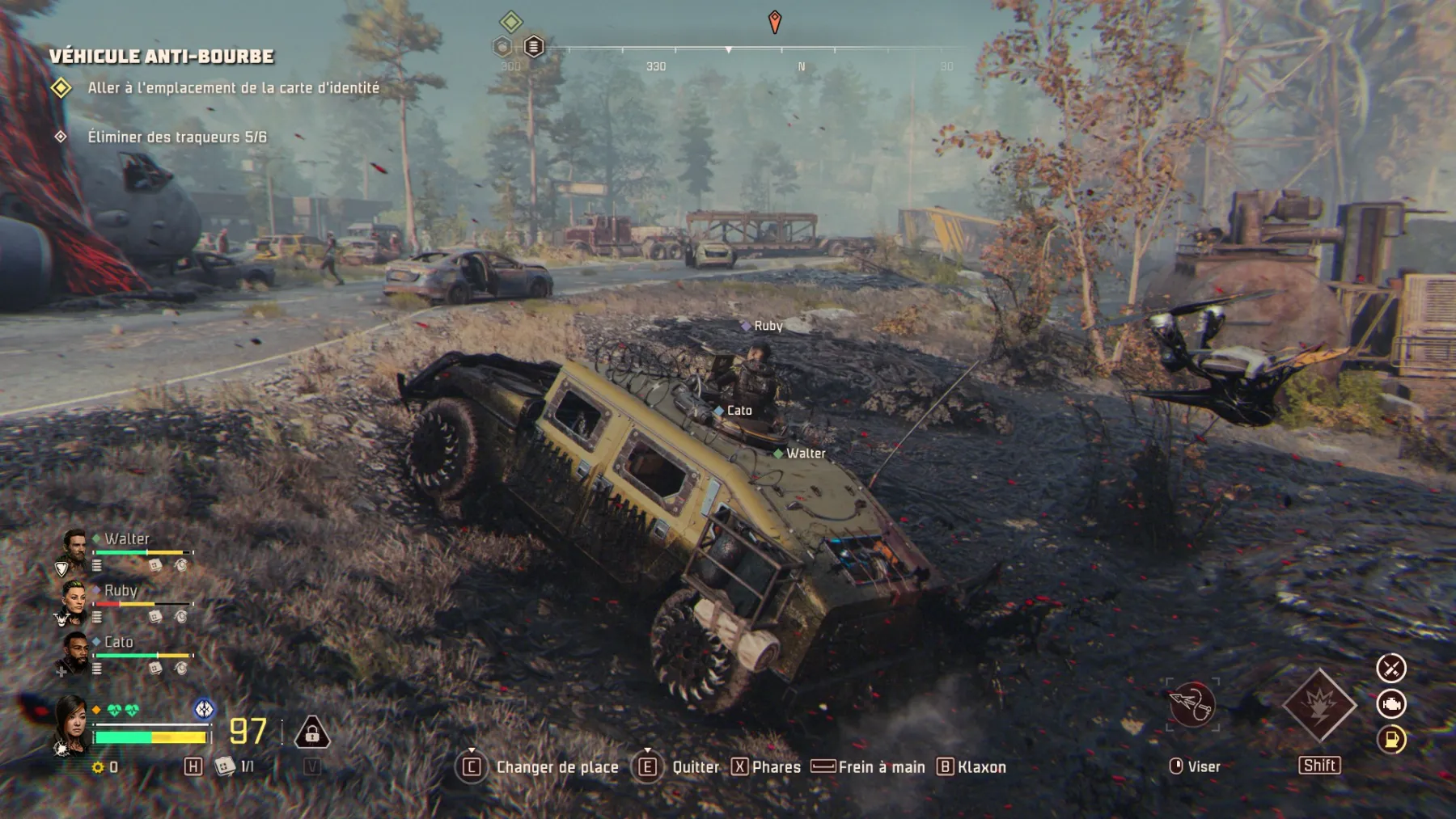Click the green diamond objective marker on the compass
The height and width of the screenshot is (819, 1456).
pyautogui.click(x=510, y=21)
